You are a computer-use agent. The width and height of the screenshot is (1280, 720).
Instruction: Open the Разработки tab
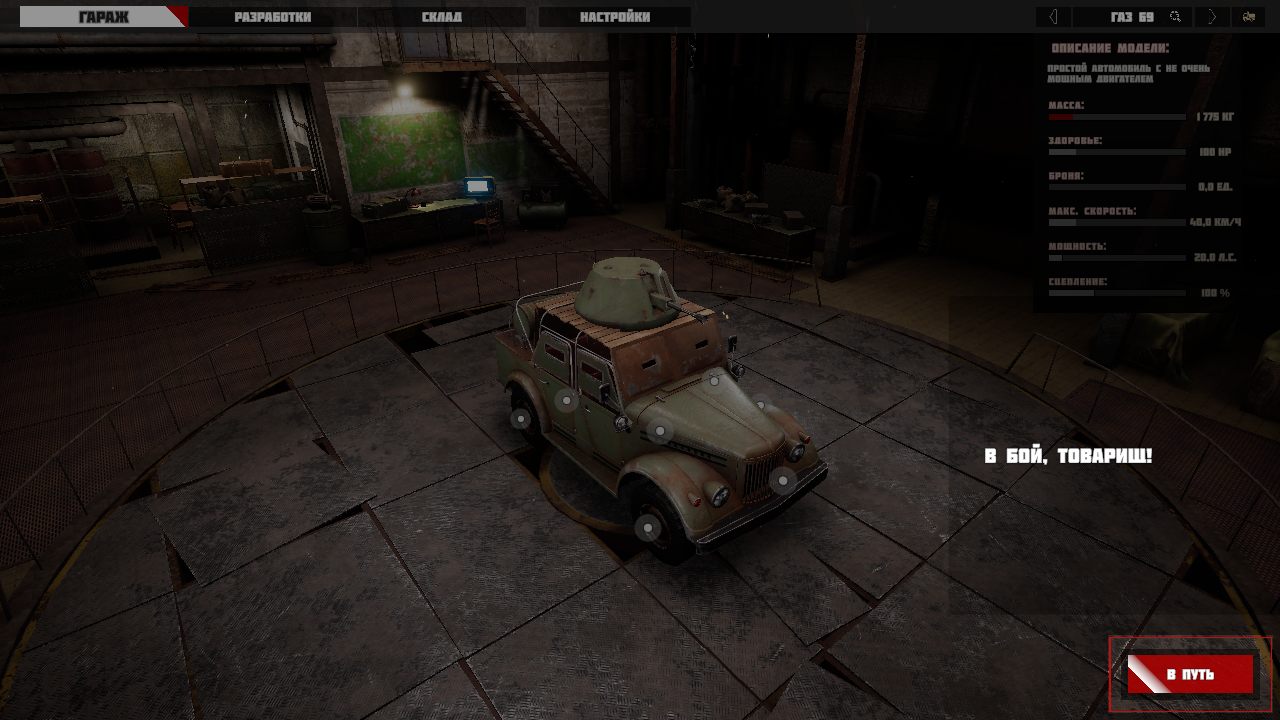[x=272, y=17]
